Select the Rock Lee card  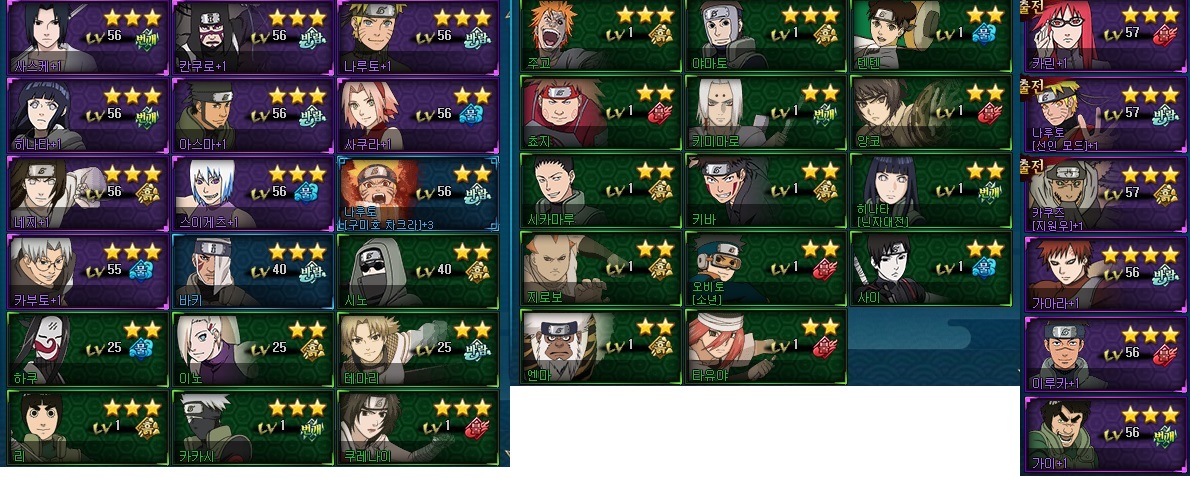pos(86,427)
